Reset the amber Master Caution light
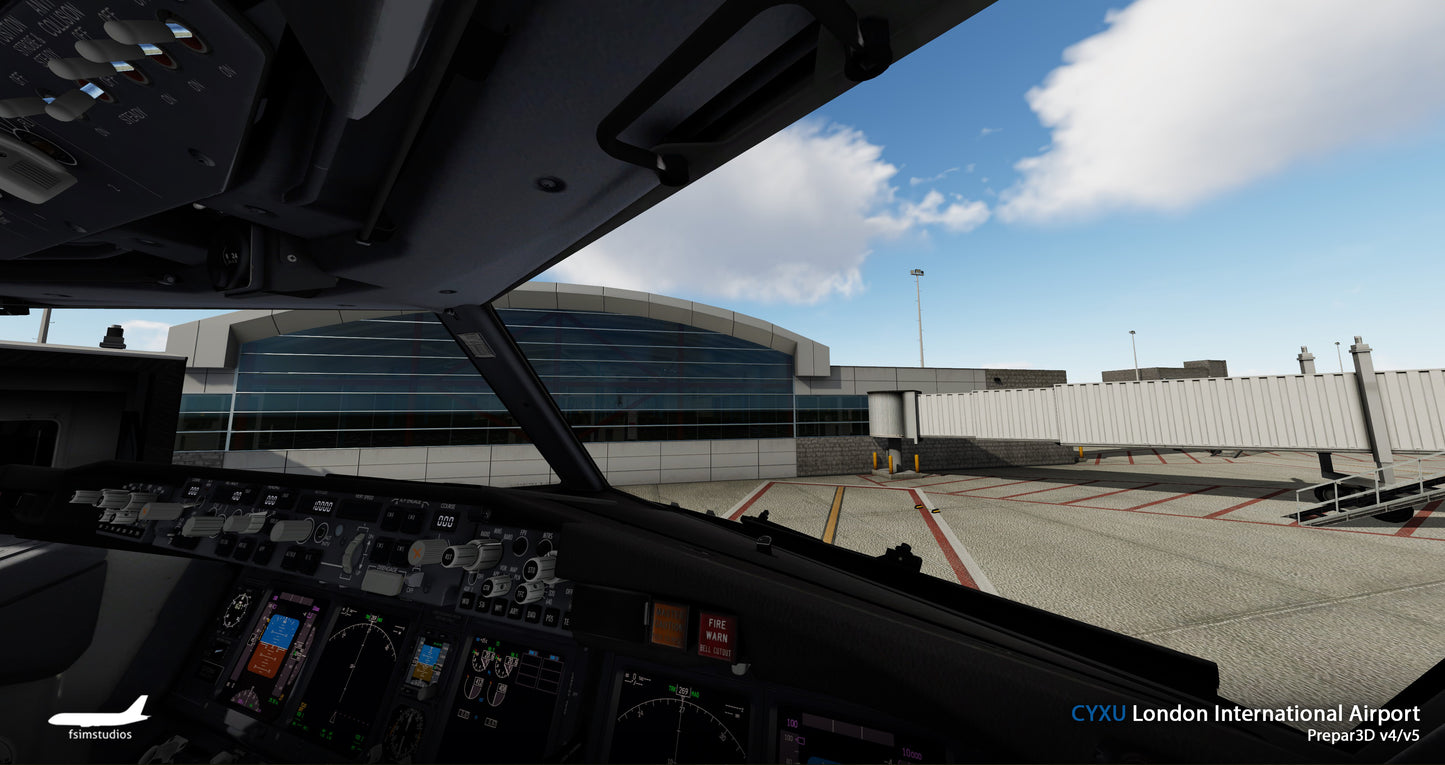The height and width of the screenshot is (765, 1445). point(669,624)
